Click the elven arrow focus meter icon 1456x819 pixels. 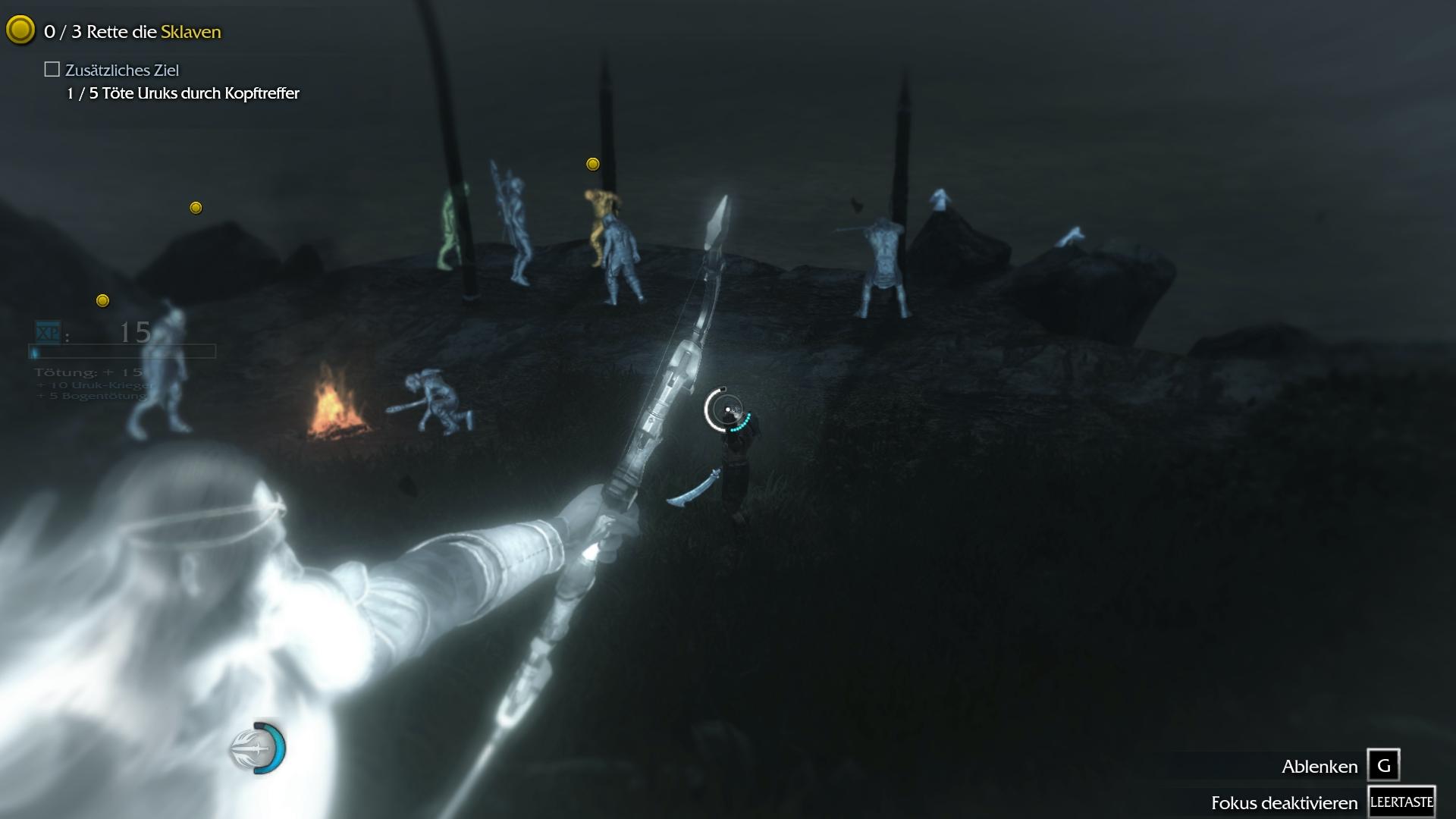[x=257, y=748]
